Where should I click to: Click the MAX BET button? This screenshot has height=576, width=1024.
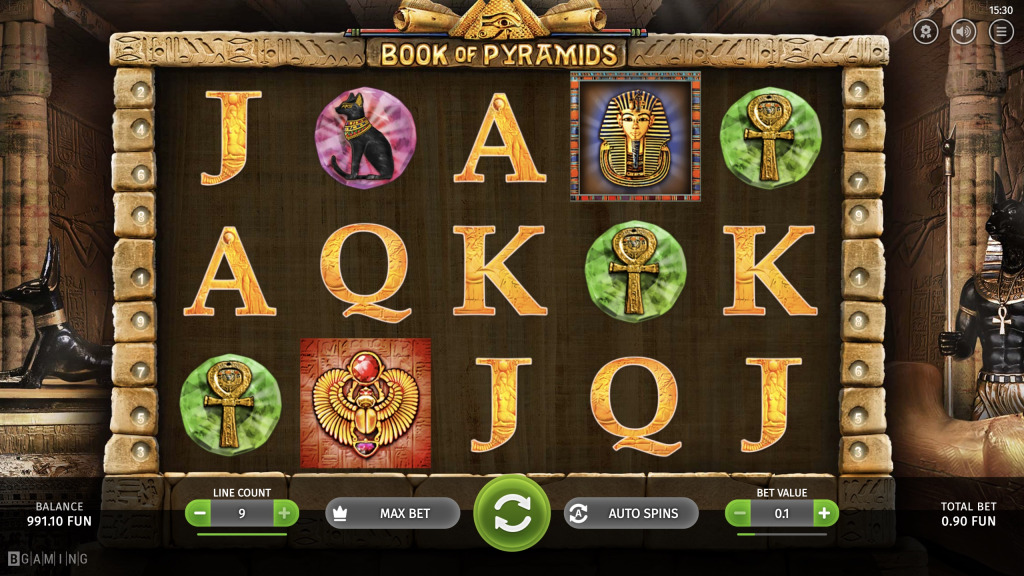tap(392, 513)
